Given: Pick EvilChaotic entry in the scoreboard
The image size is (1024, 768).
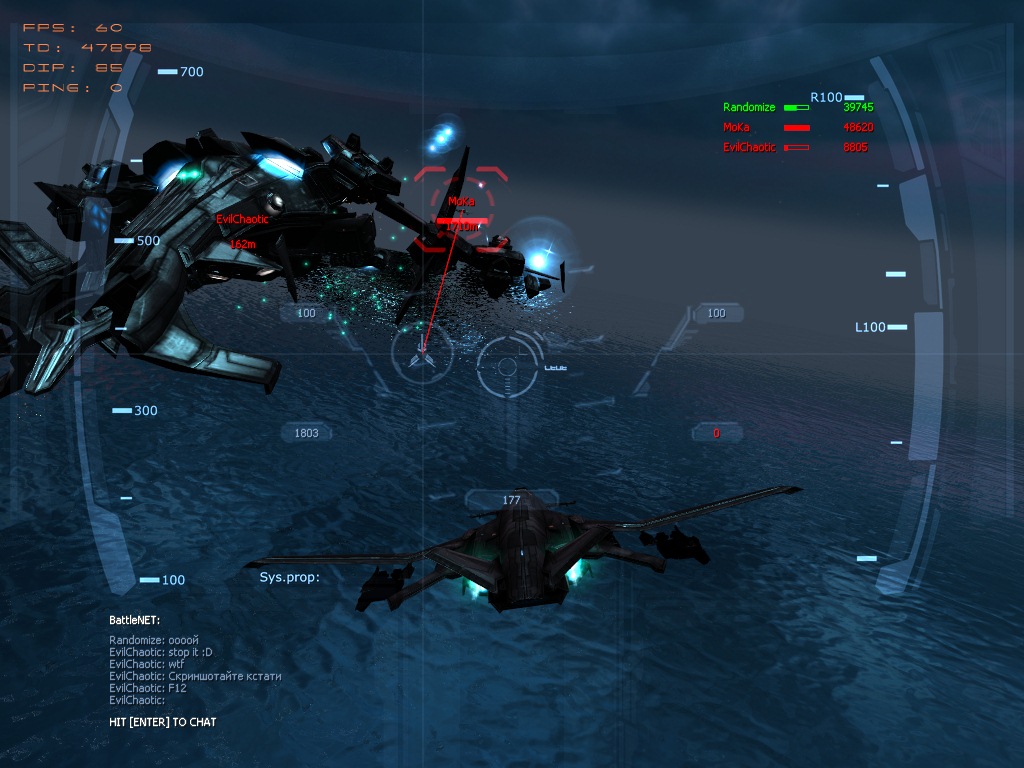Looking at the screenshot, I should coord(749,147).
